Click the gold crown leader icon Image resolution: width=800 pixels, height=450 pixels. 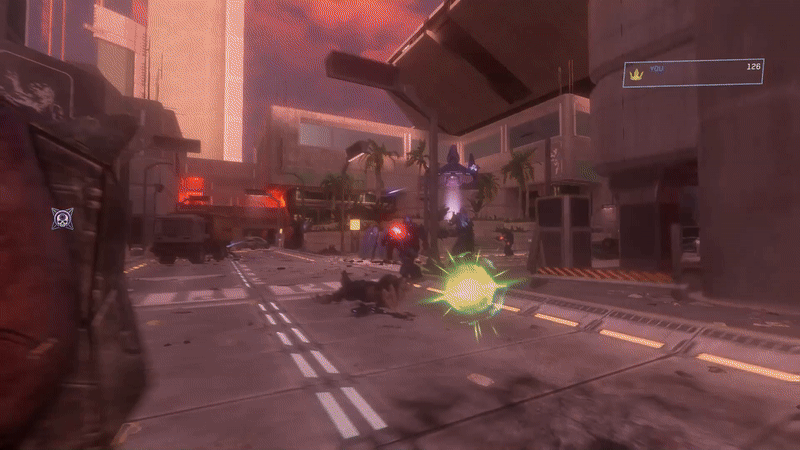click(x=635, y=73)
